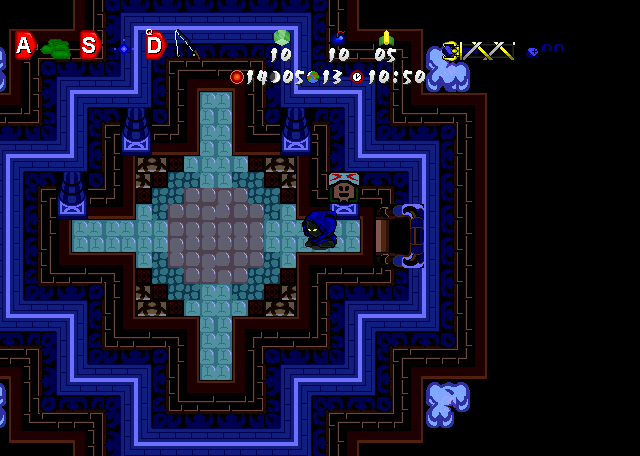
Task: Select the green item in the A slot
Action: coord(56,47)
